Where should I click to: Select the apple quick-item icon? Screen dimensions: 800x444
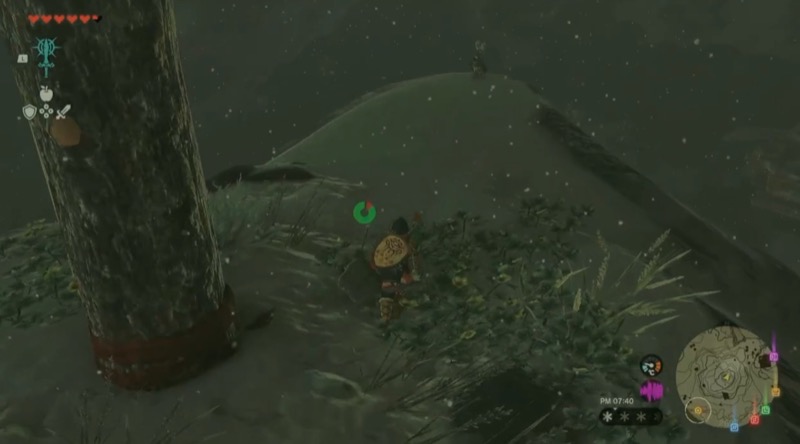tap(46, 94)
